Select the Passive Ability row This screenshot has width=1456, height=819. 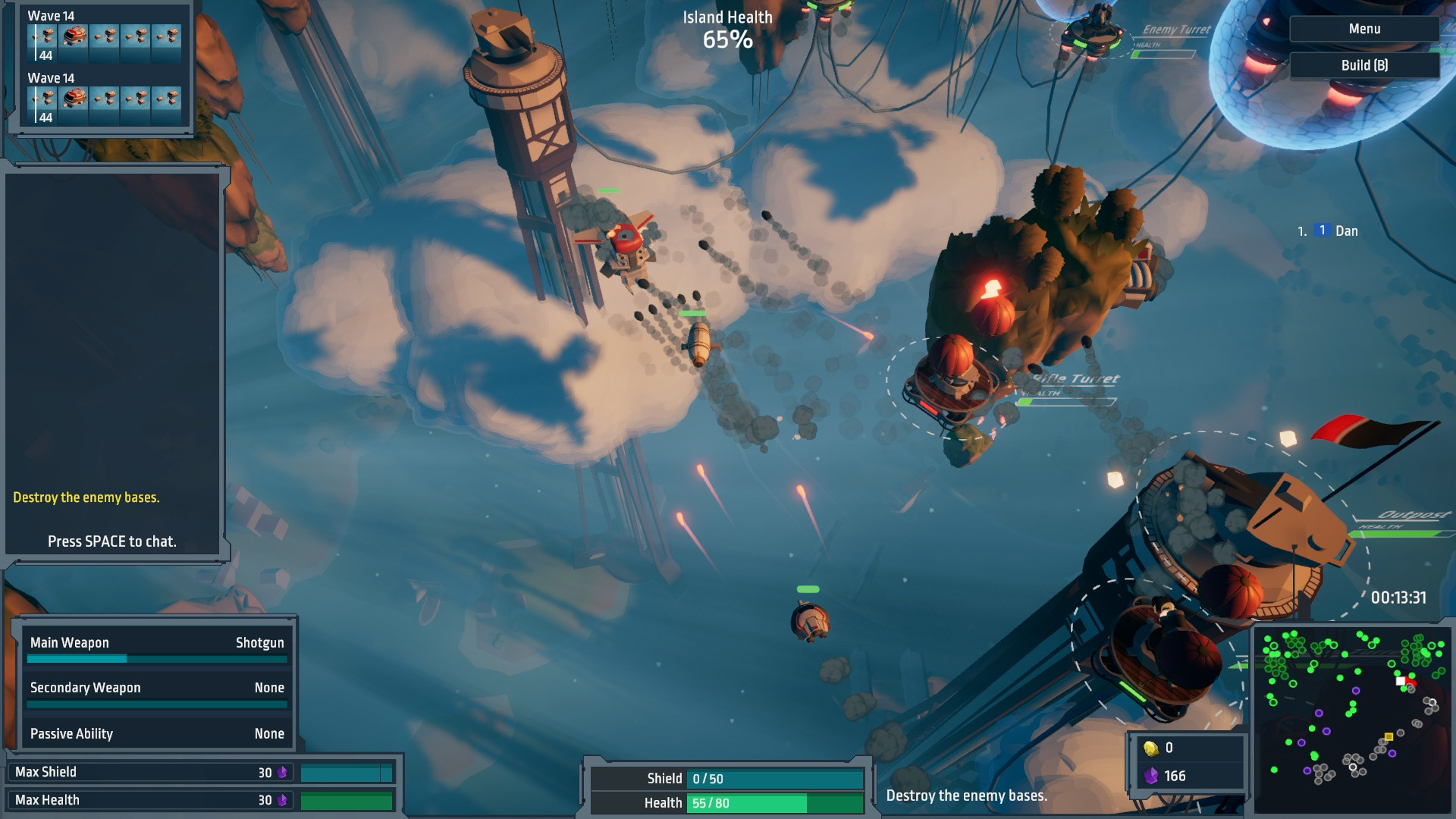(x=157, y=733)
